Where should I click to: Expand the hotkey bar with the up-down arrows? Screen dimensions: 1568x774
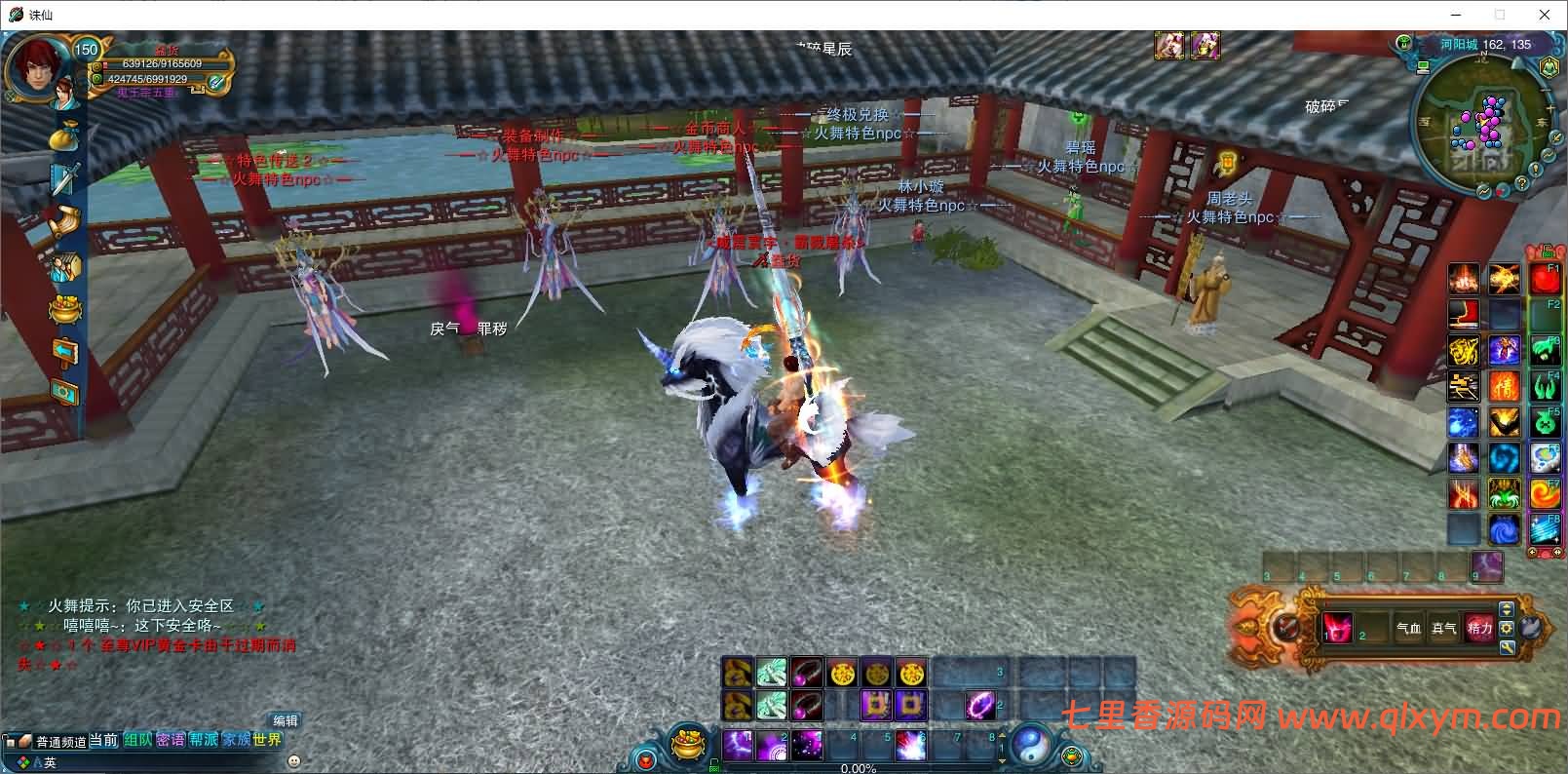tap(1508, 609)
